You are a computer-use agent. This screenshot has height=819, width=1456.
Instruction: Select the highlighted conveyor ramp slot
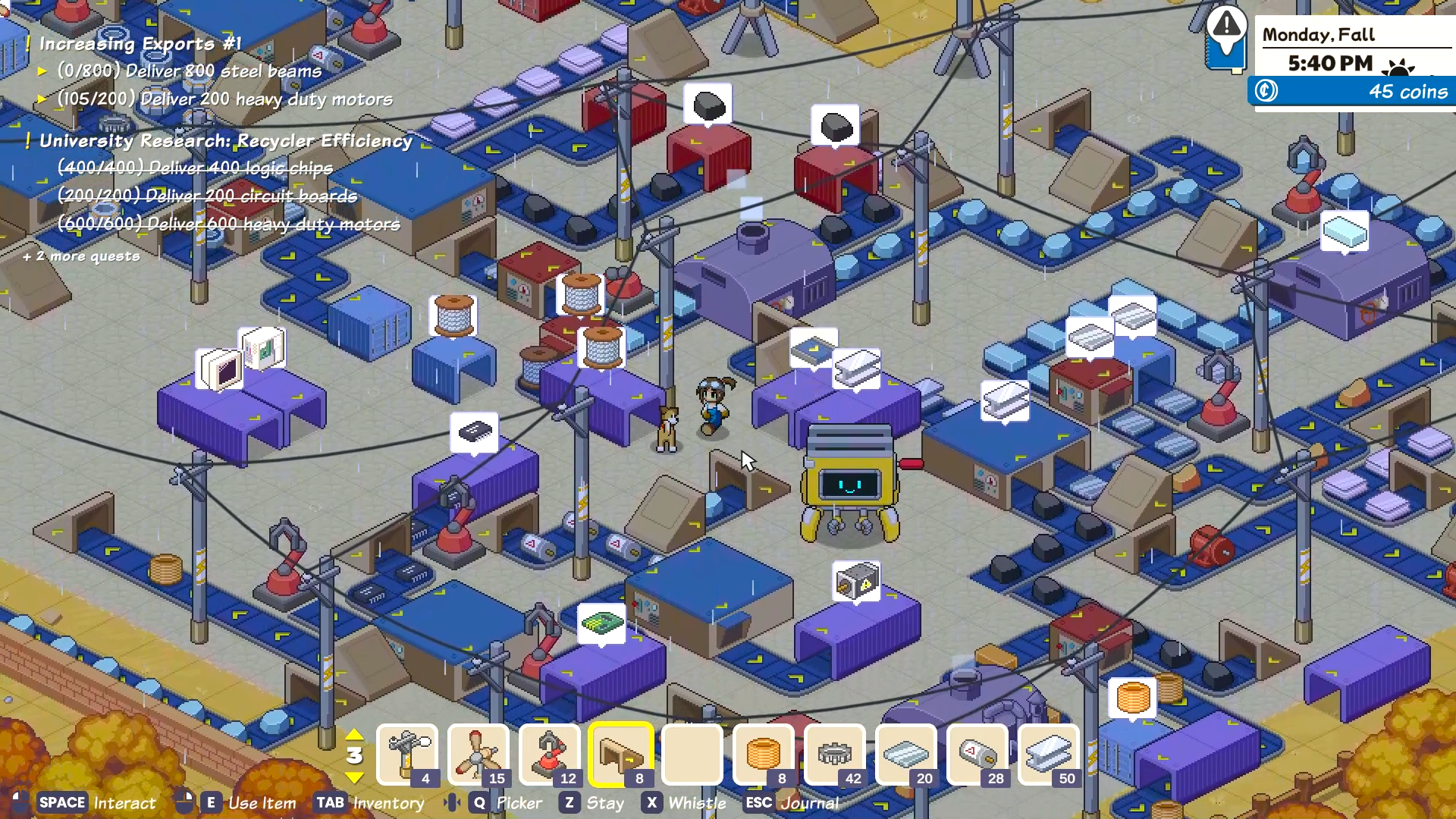(621, 755)
